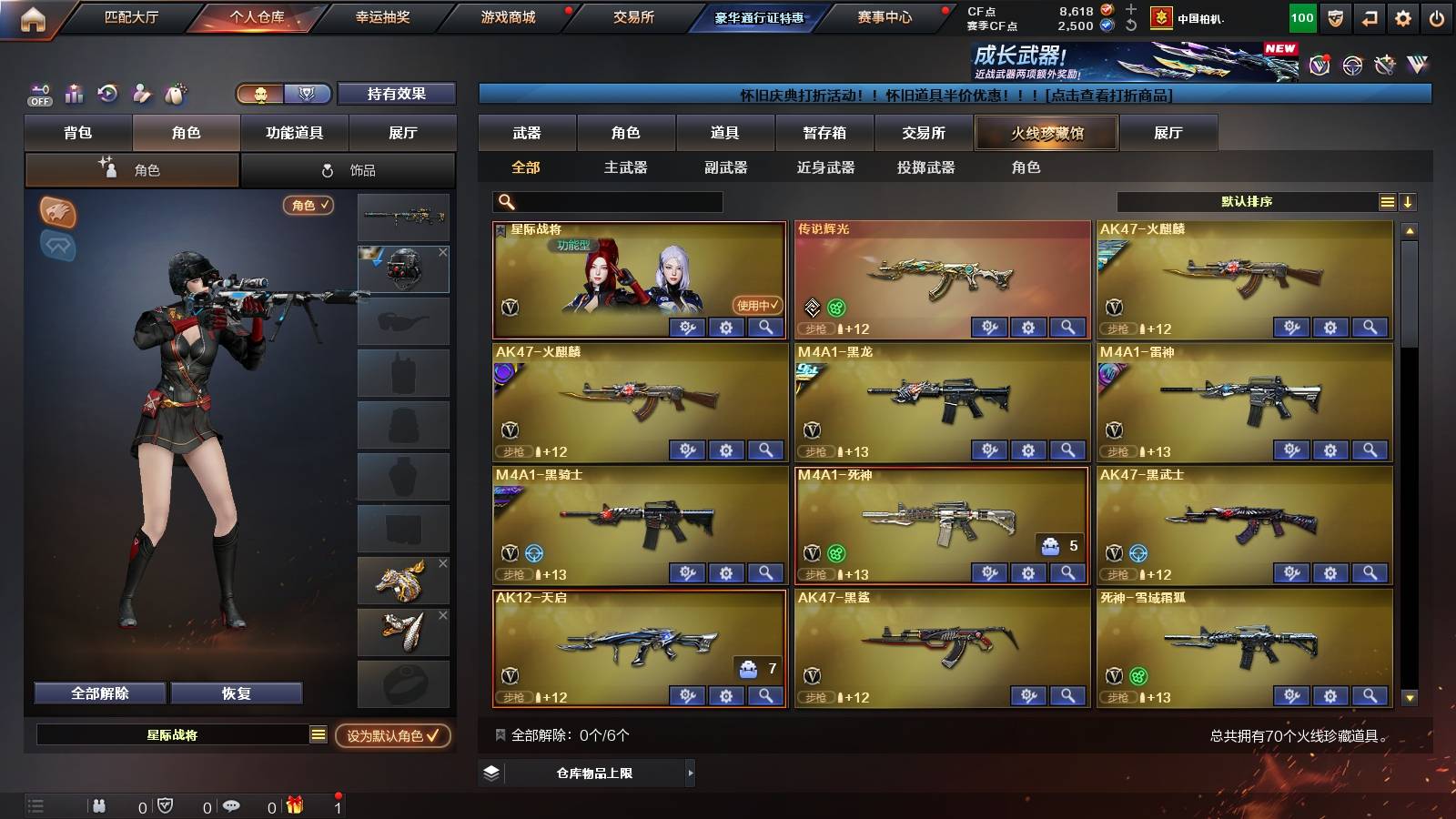Click the chat bubble icon in bottom bar
The image size is (1456, 819).
point(231,805)
